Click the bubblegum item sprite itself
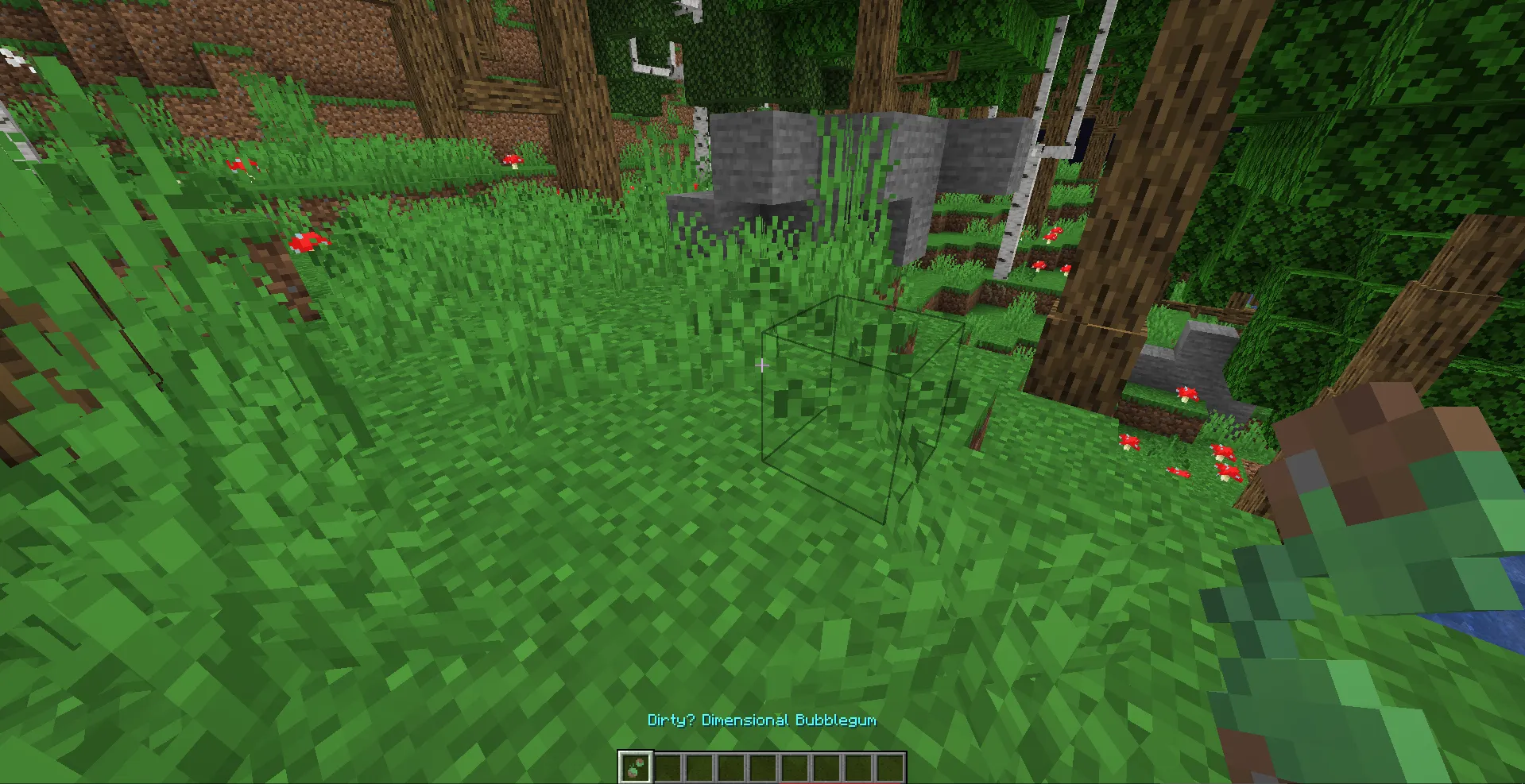This screenshot has width=1525, height=784. click(x=634, y=766)
